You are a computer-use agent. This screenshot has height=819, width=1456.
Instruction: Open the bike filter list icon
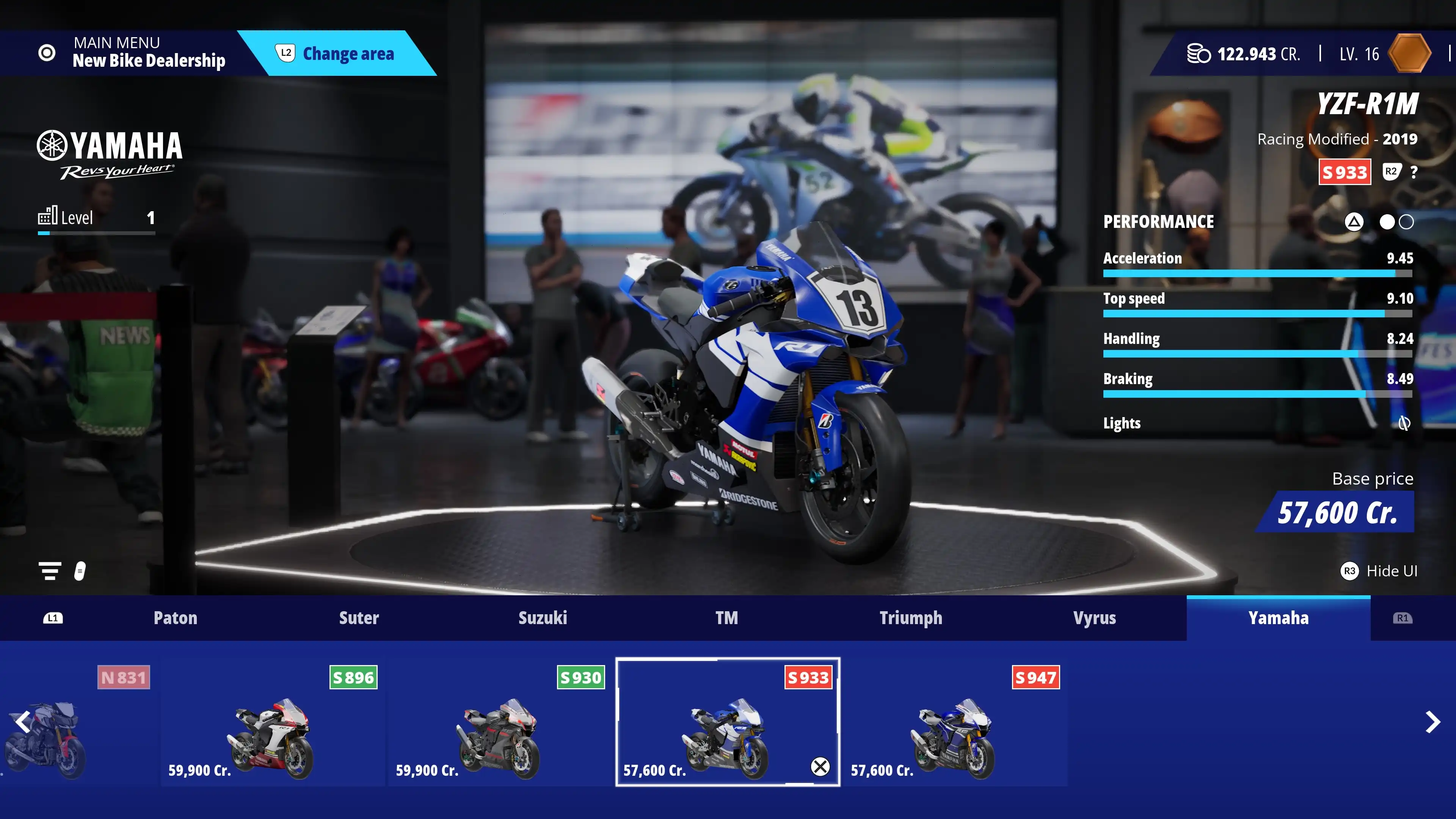tap(50, 571)
